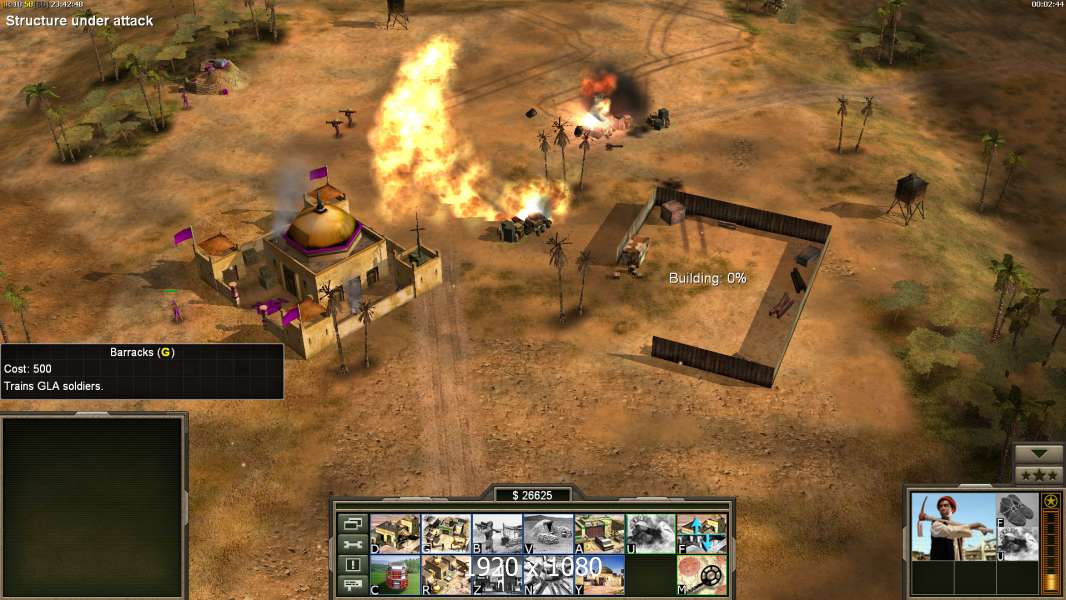The image size is (1066, 600).
Task: Select the Tunnel Network build icon marked V
Action: click(x=549, y=534)
